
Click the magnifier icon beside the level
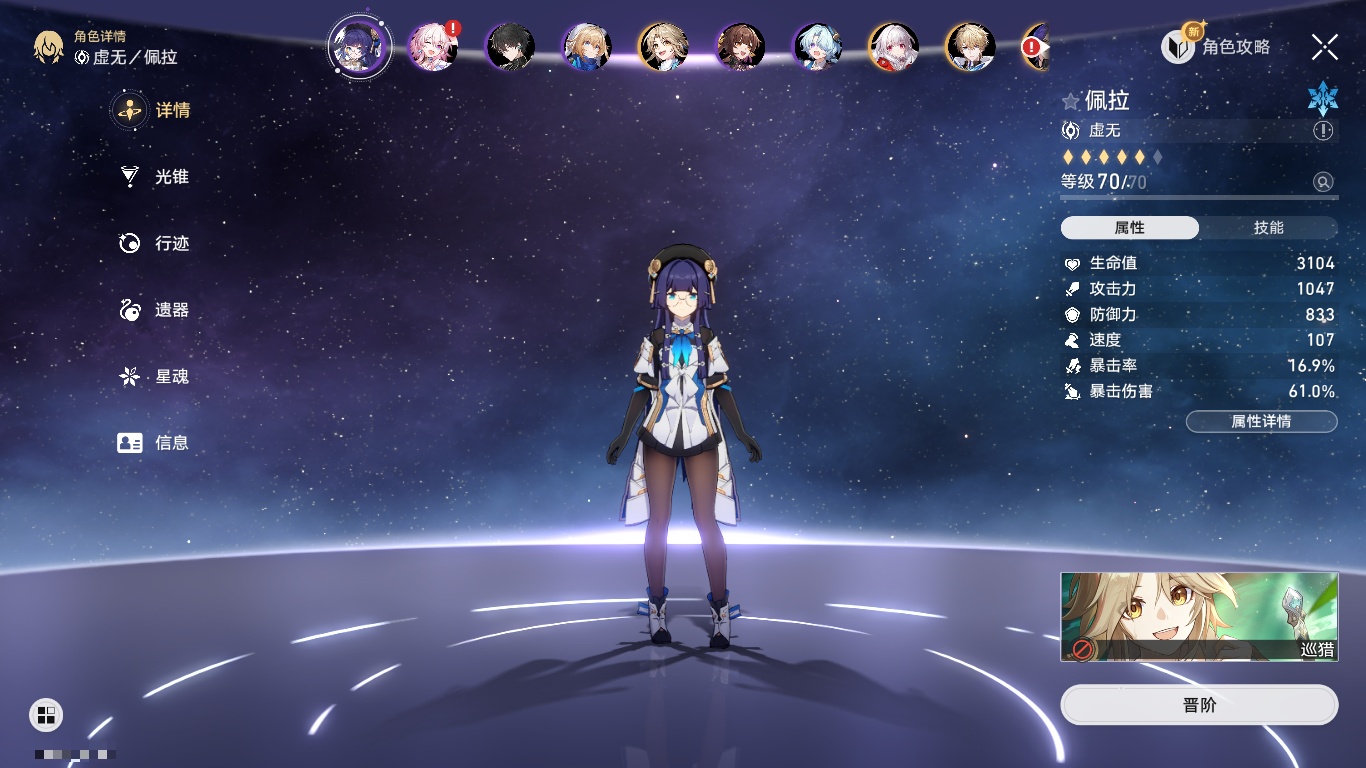click(1323, 182)
